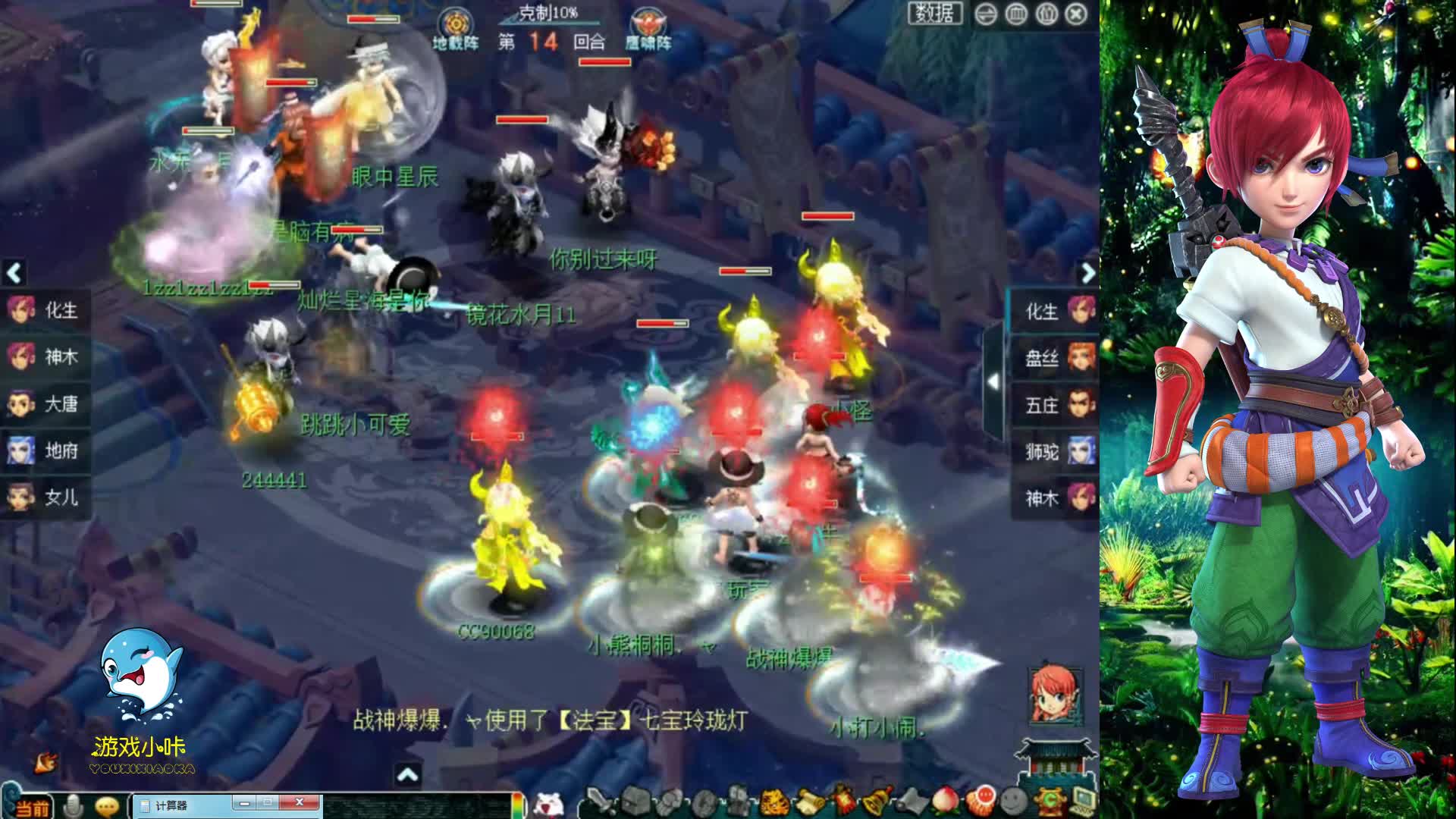Cast a spell using the scroll icon

pyautogui.click(x=810, y=800)
